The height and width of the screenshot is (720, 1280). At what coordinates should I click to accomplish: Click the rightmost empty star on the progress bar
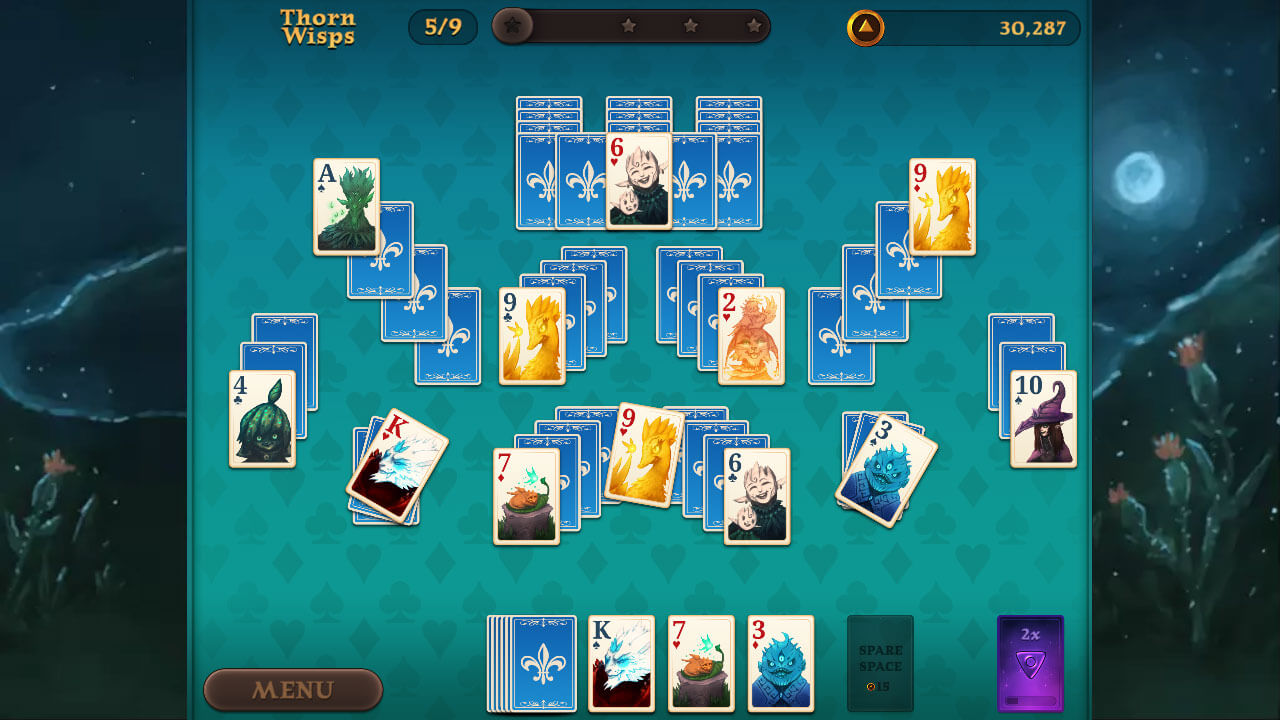click(x=755, y=27)
